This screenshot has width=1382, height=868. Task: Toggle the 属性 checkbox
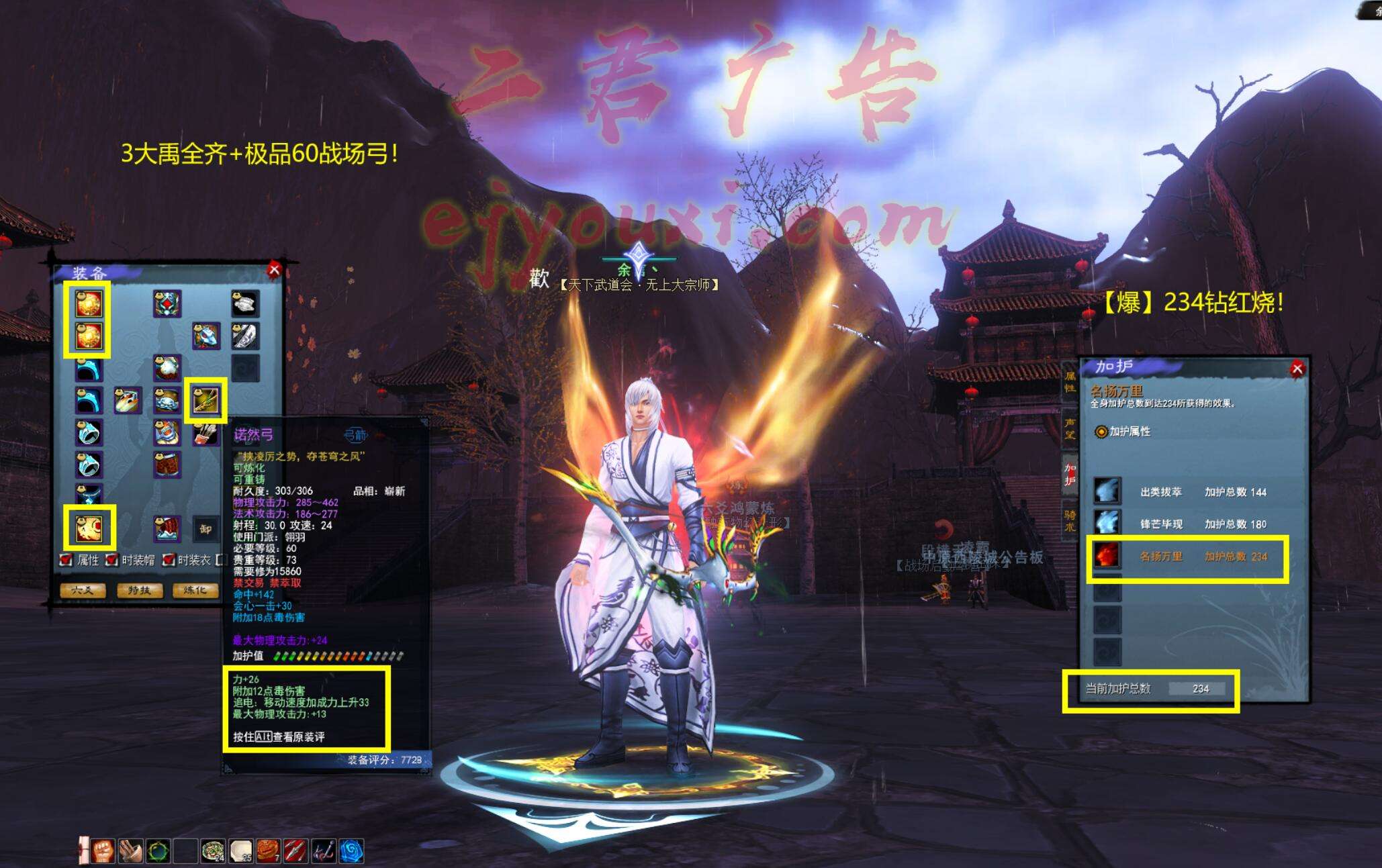(x=66, y=560)
